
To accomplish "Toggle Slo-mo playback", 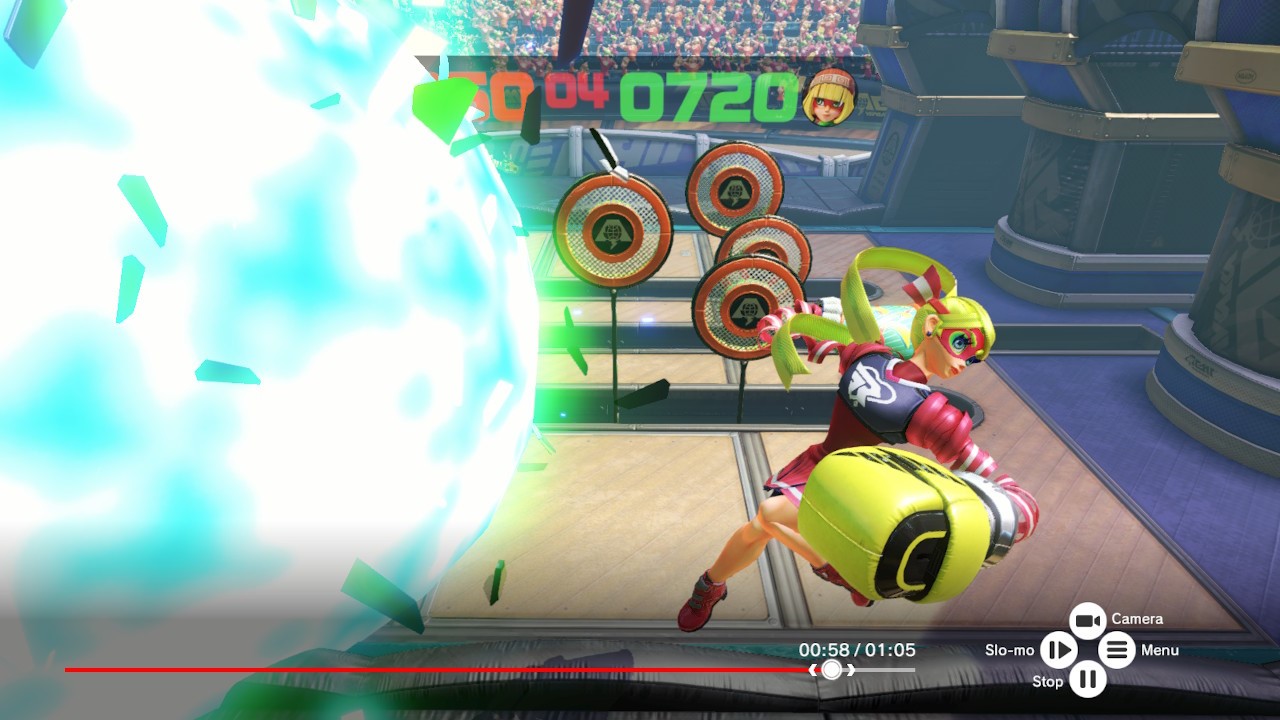I will pos(1057,651).
